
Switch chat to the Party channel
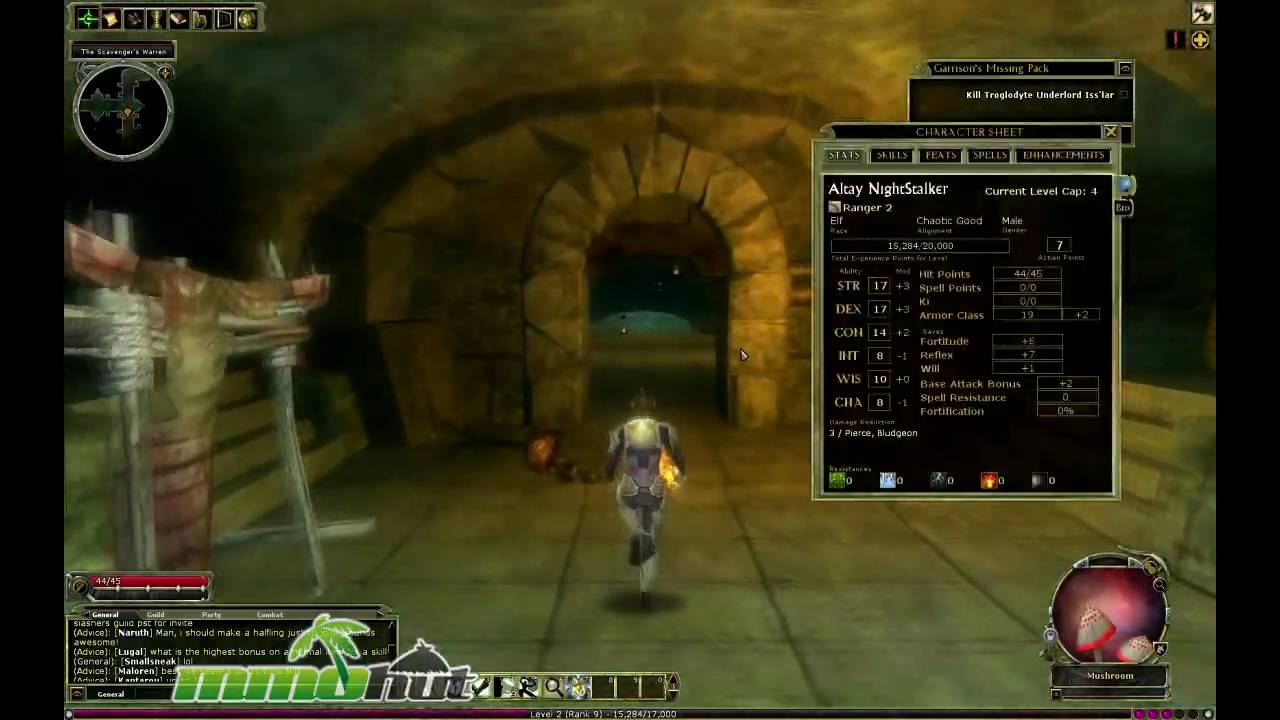pos(210,614)
